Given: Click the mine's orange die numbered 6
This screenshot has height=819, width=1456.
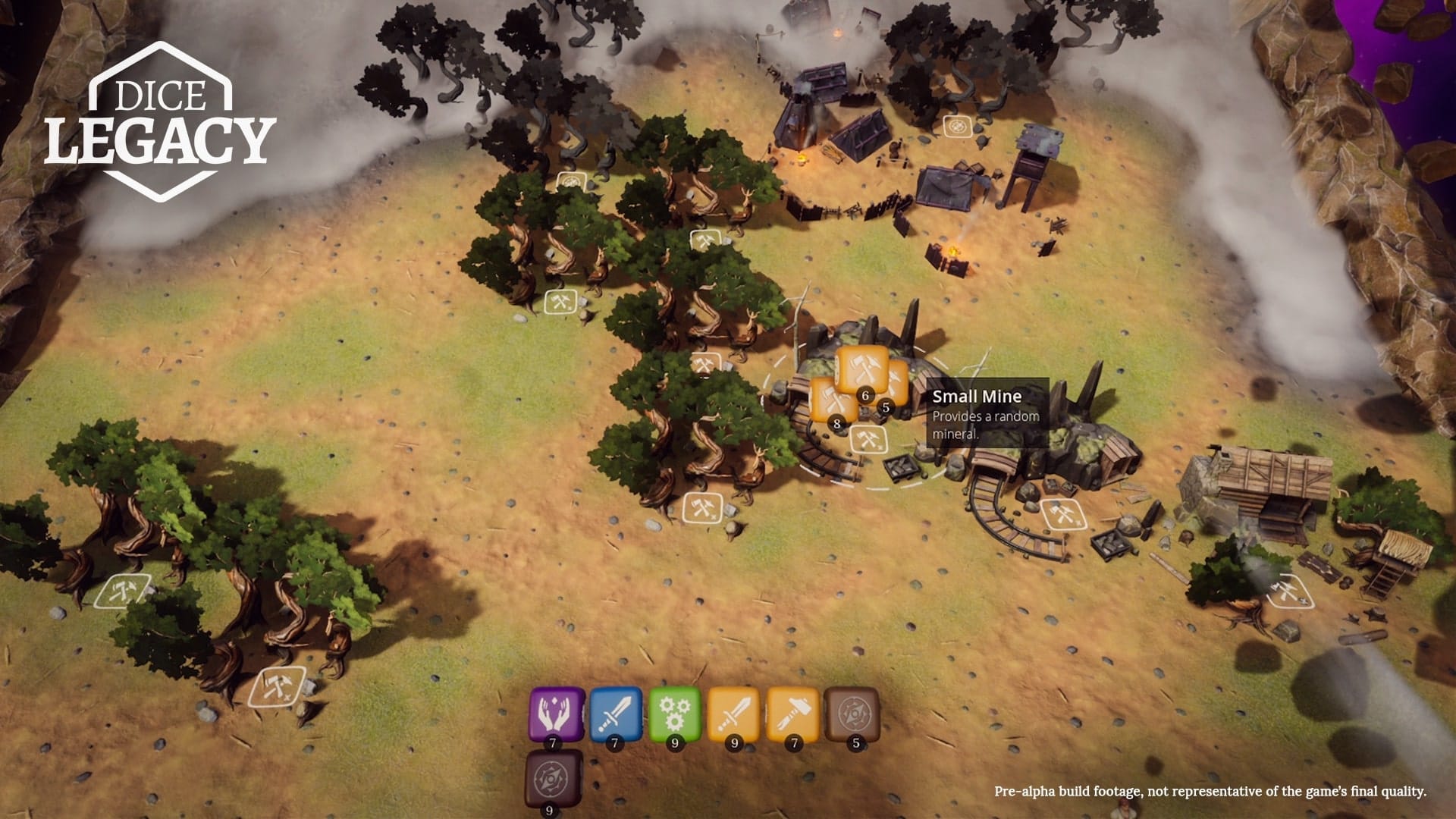Looking at the screenshot, I should pyautogui.click(x=862, y=369).
